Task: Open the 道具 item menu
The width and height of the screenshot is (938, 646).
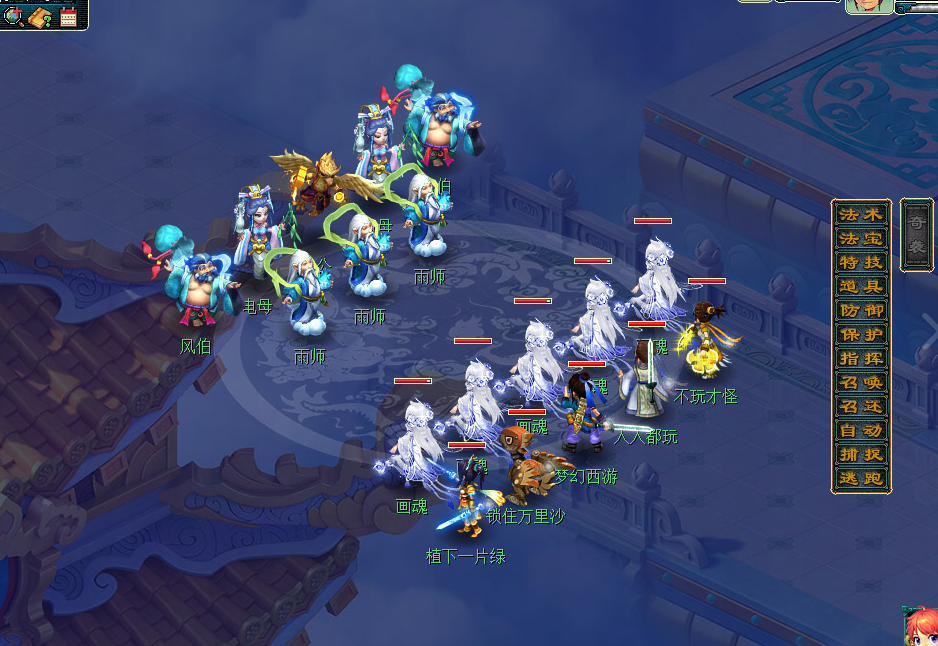Action: point(861,287)
